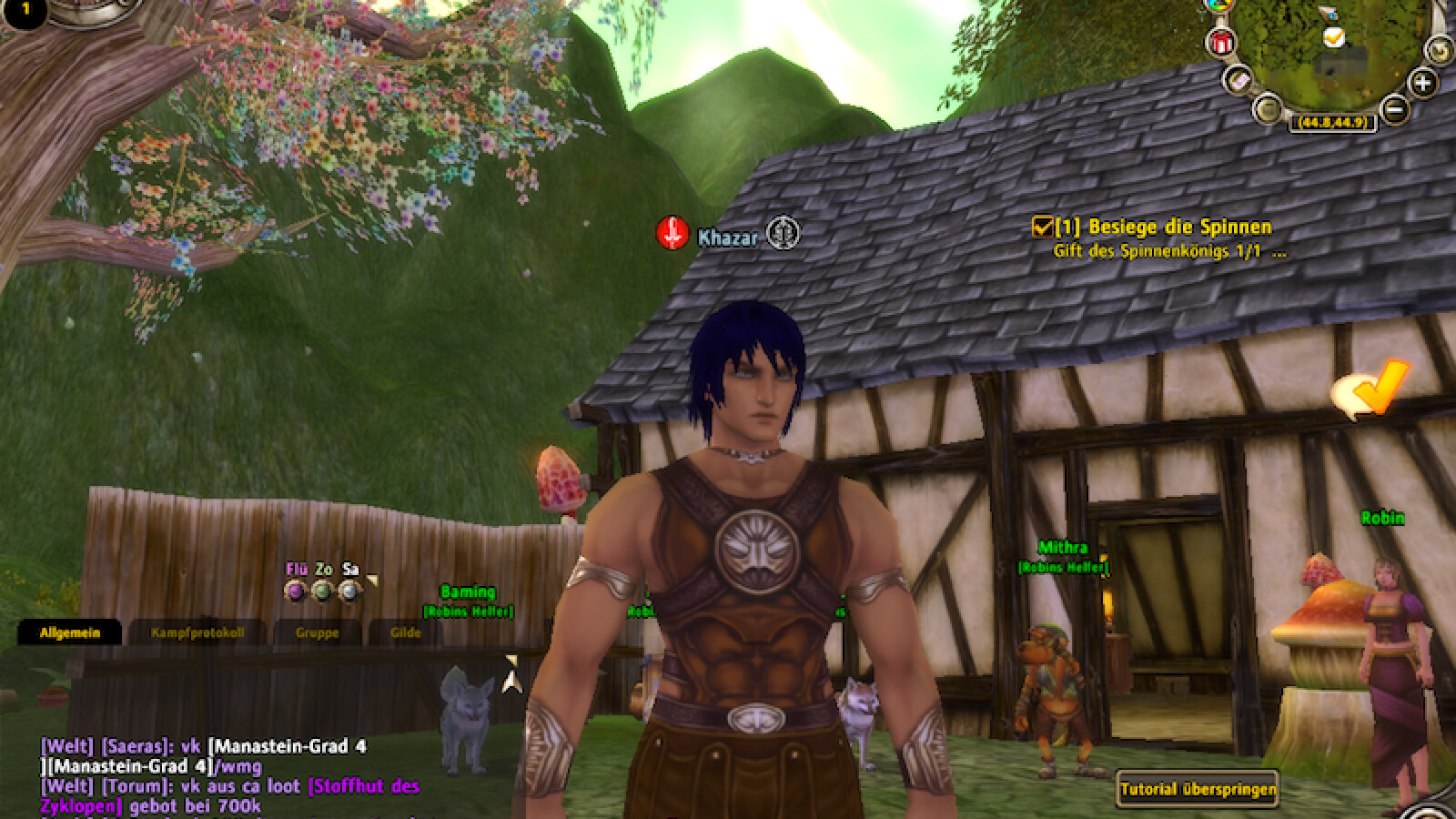Select the Gruppe chat tab
This screenshot has width=1456, height=819.
317,632
